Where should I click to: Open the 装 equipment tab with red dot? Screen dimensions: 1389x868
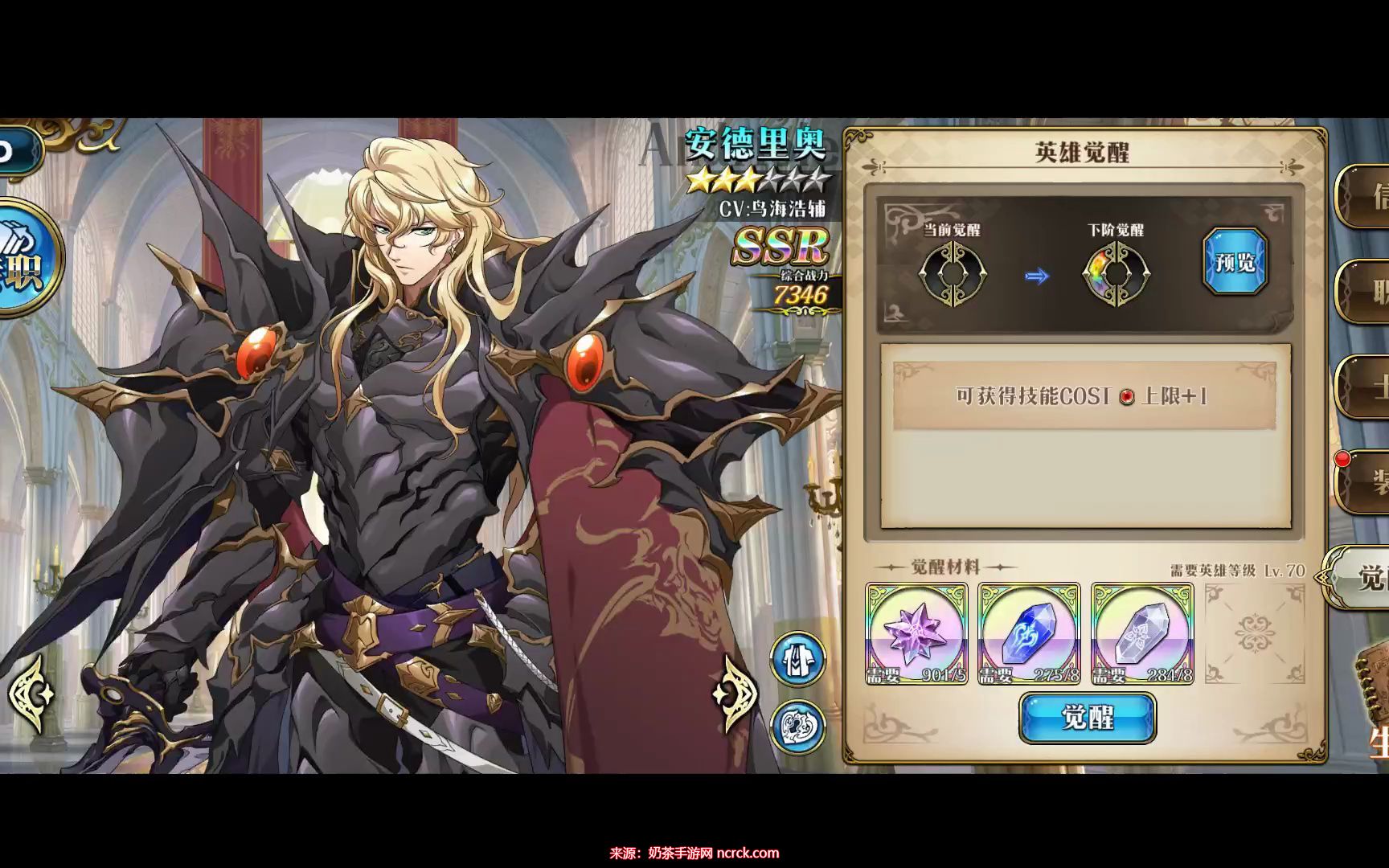1366,481
